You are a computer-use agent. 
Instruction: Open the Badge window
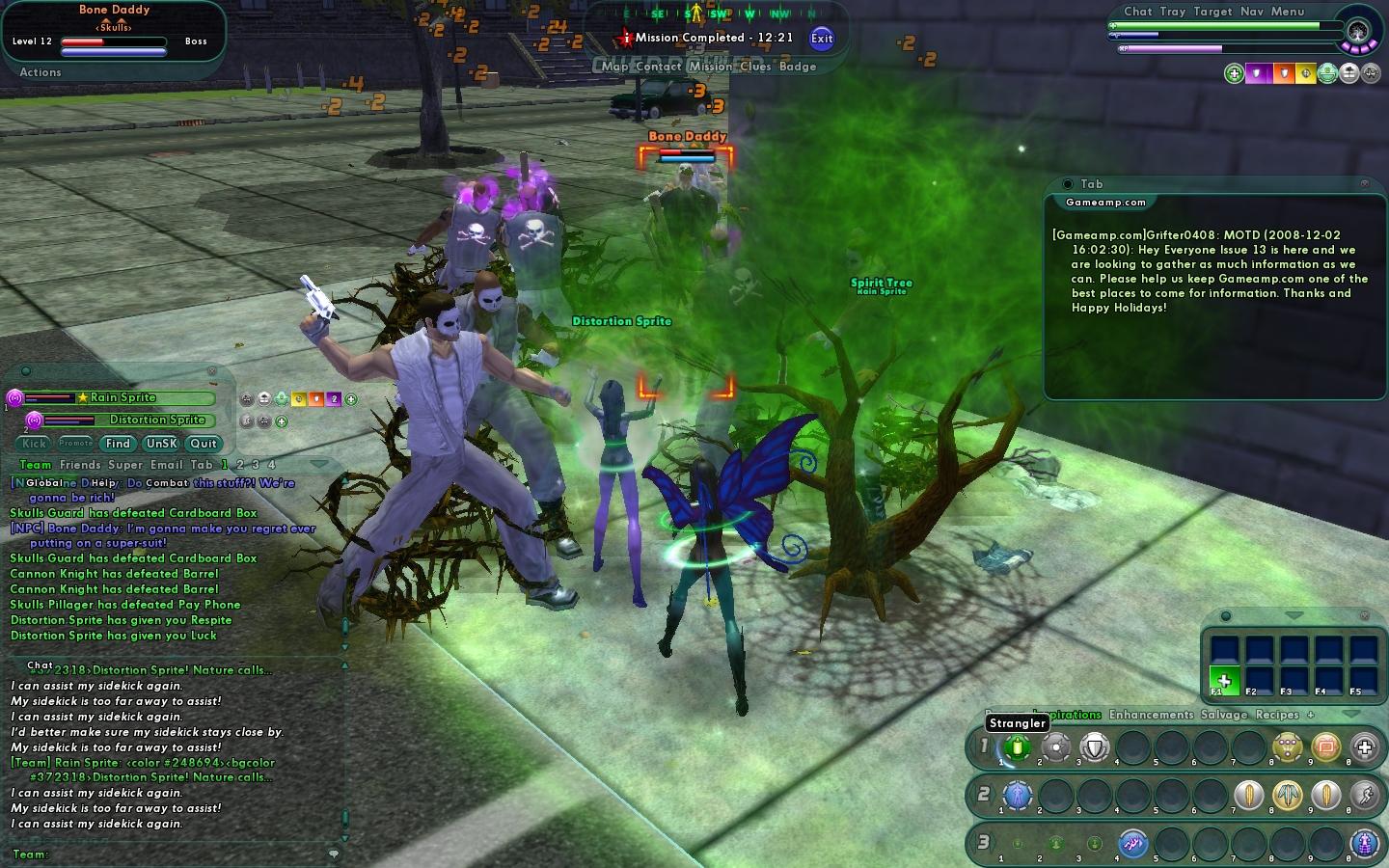(x=798, y=67)
